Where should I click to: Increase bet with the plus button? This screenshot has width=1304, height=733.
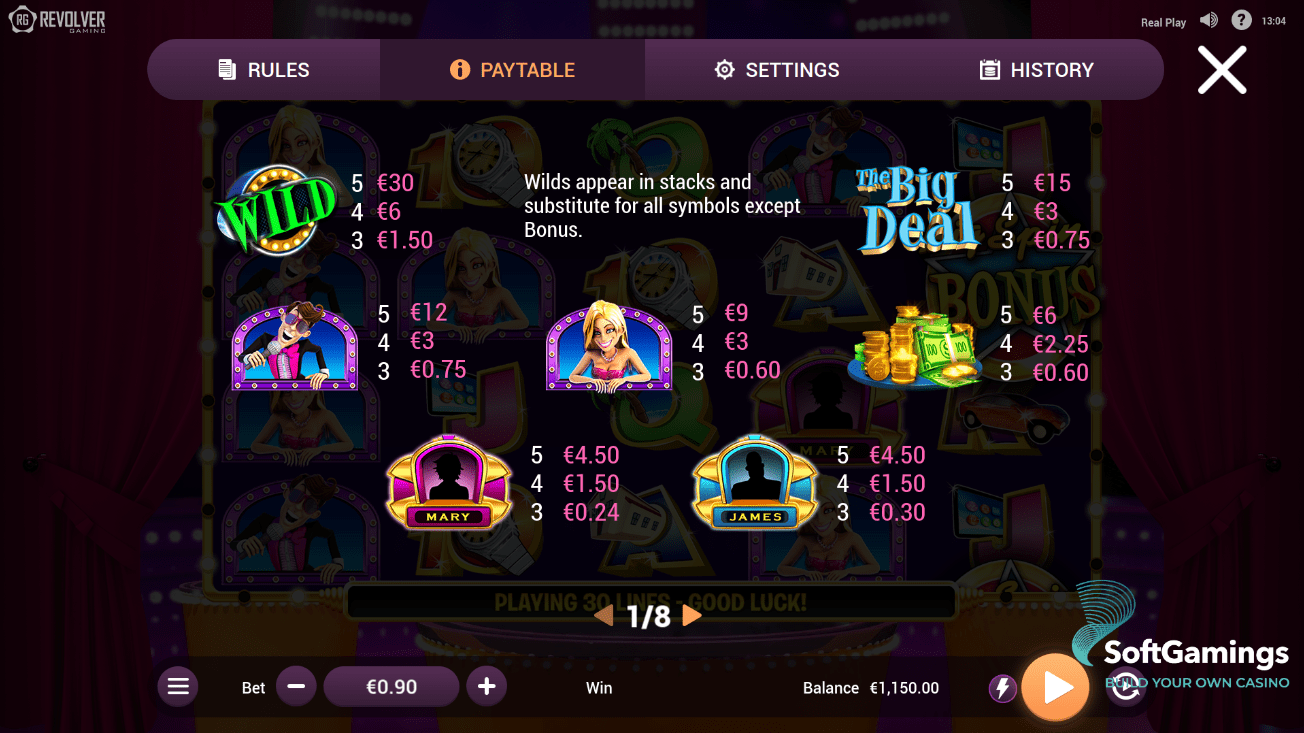coord(487,687)
